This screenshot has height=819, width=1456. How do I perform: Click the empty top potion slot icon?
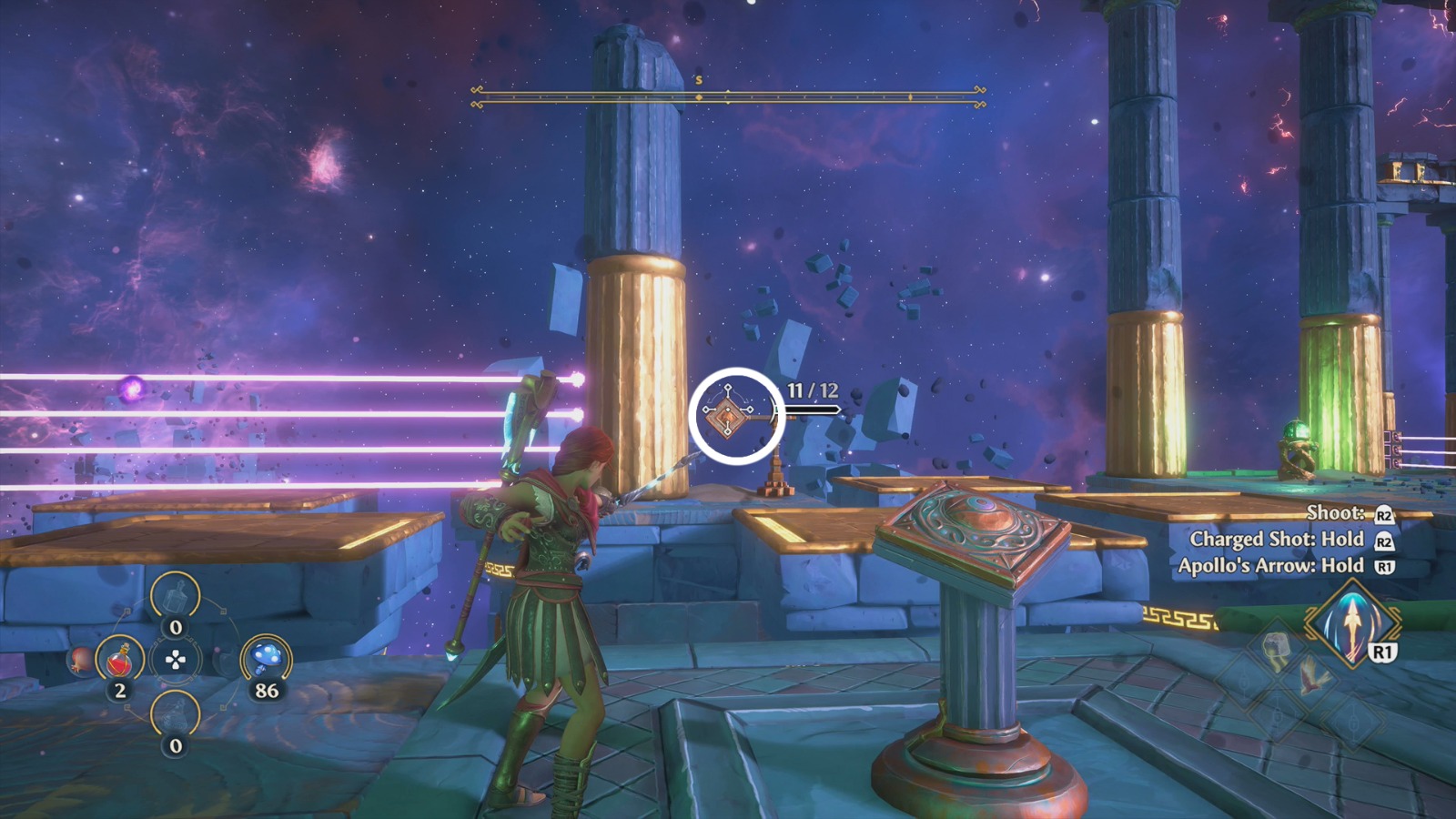tap(176, 596)
